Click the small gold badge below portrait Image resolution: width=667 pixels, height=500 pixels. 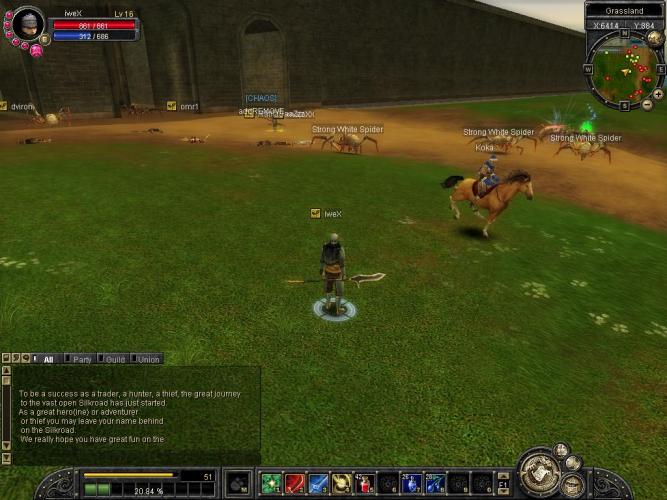[x=44, y=39]
